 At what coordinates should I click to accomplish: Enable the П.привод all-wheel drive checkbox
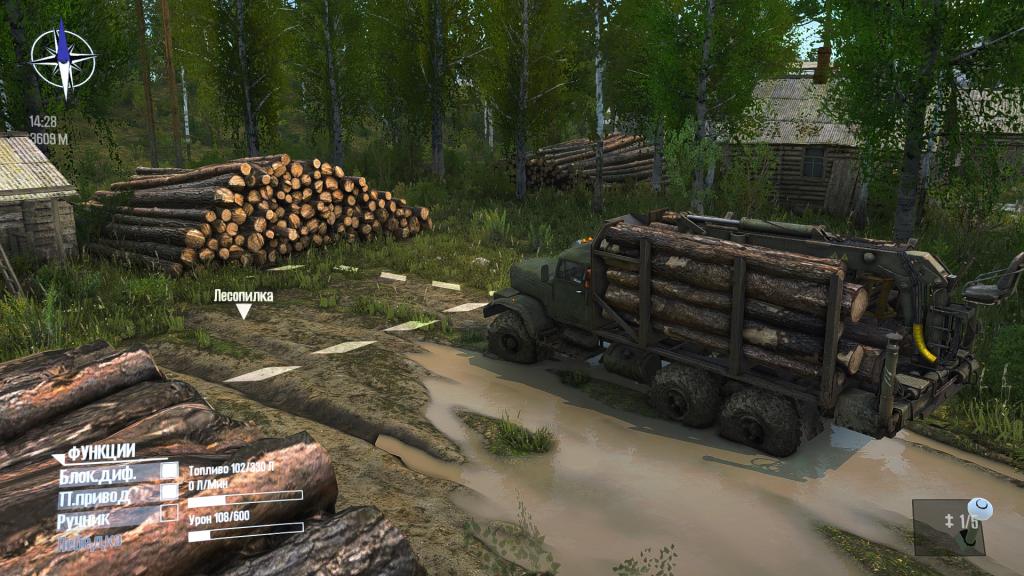coord(170,492)
